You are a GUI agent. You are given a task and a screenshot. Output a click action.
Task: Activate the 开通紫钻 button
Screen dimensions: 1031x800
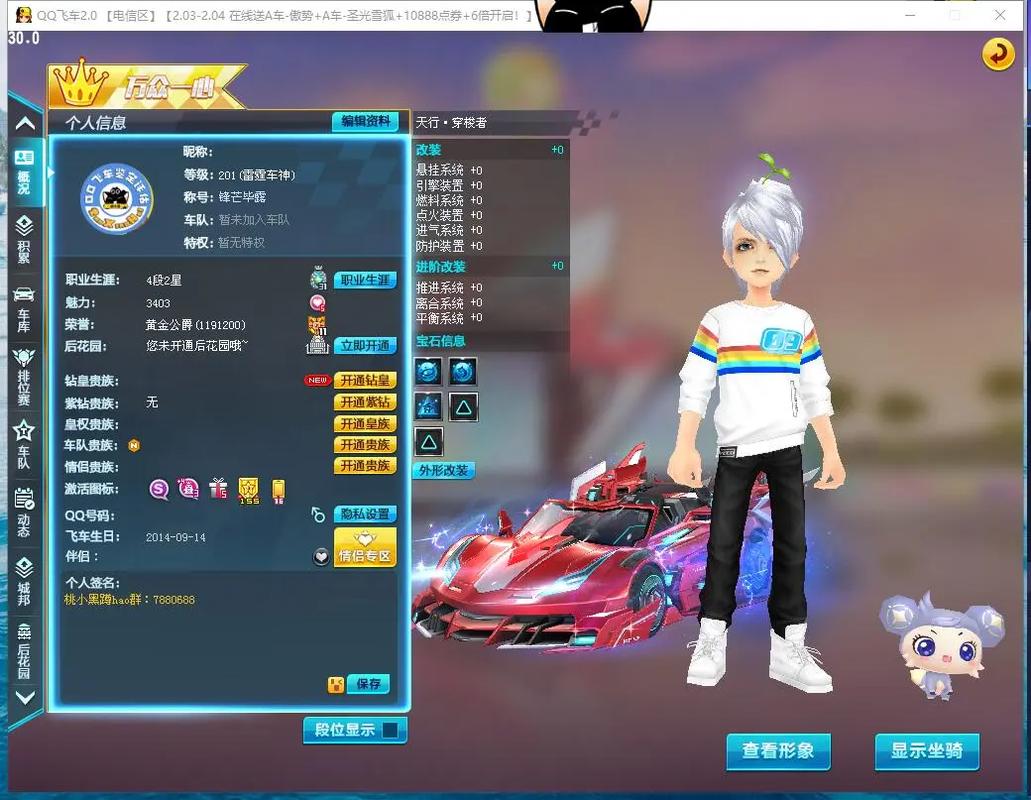pos(365,402)
